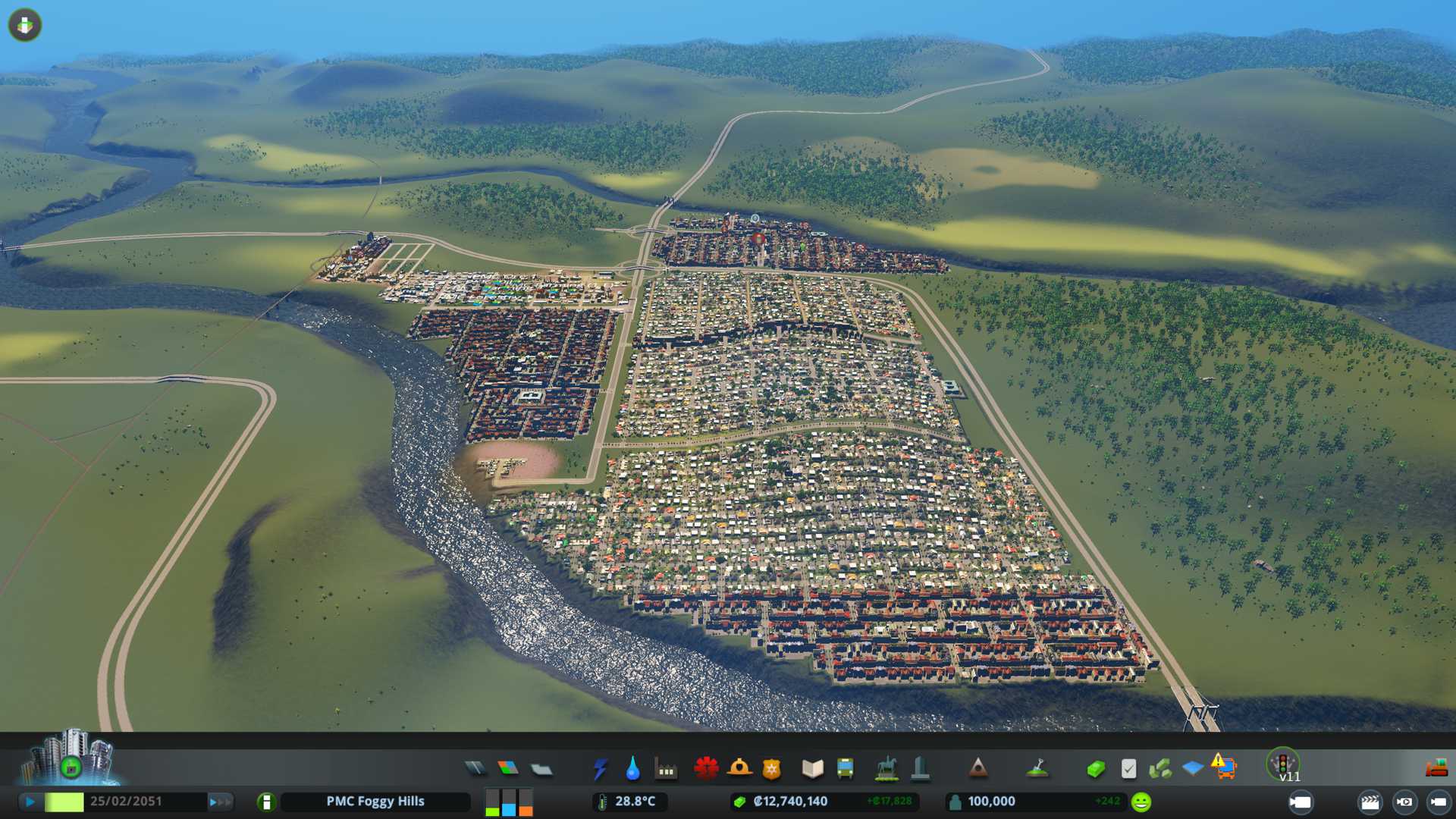This screenshot has width=1456, height=819.
Task: Open the Districts painting tool
Action: (541, 769)
